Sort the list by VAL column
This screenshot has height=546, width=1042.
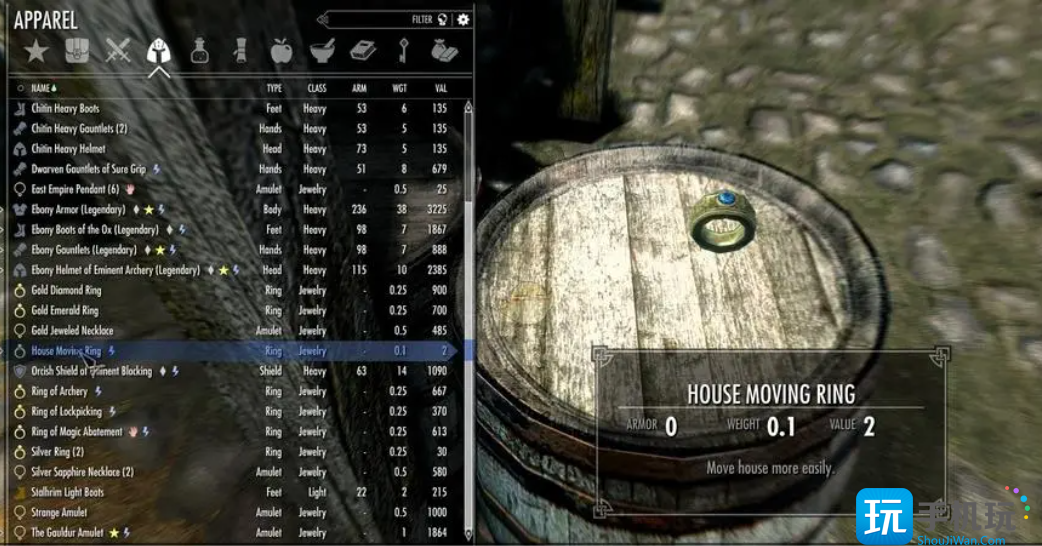(x=440, y=88)
